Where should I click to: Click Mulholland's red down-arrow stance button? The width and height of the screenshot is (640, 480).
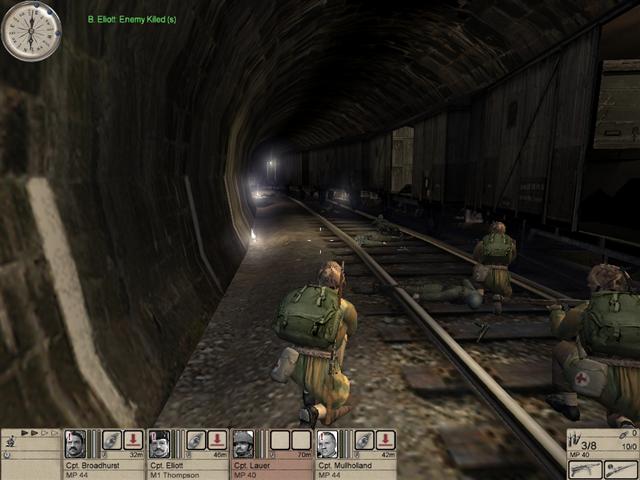click(x=385, y=440)
